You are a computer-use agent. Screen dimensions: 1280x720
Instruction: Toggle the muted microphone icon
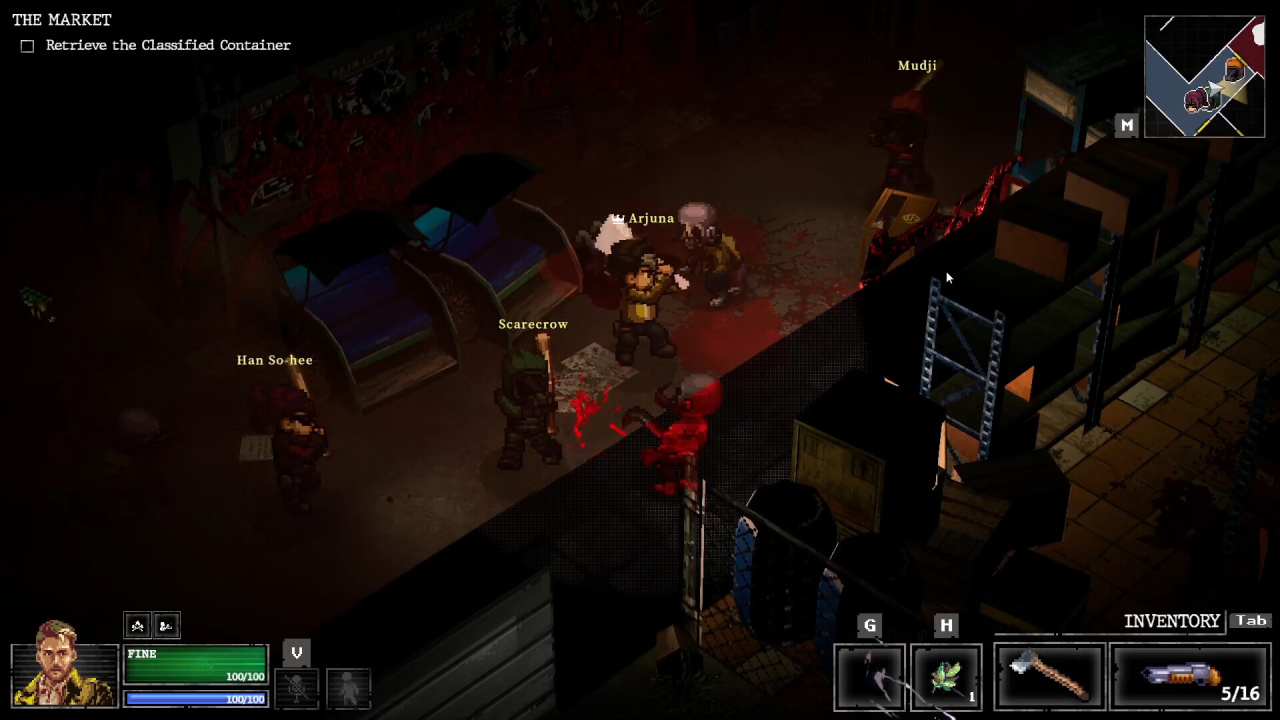[296, 687]
